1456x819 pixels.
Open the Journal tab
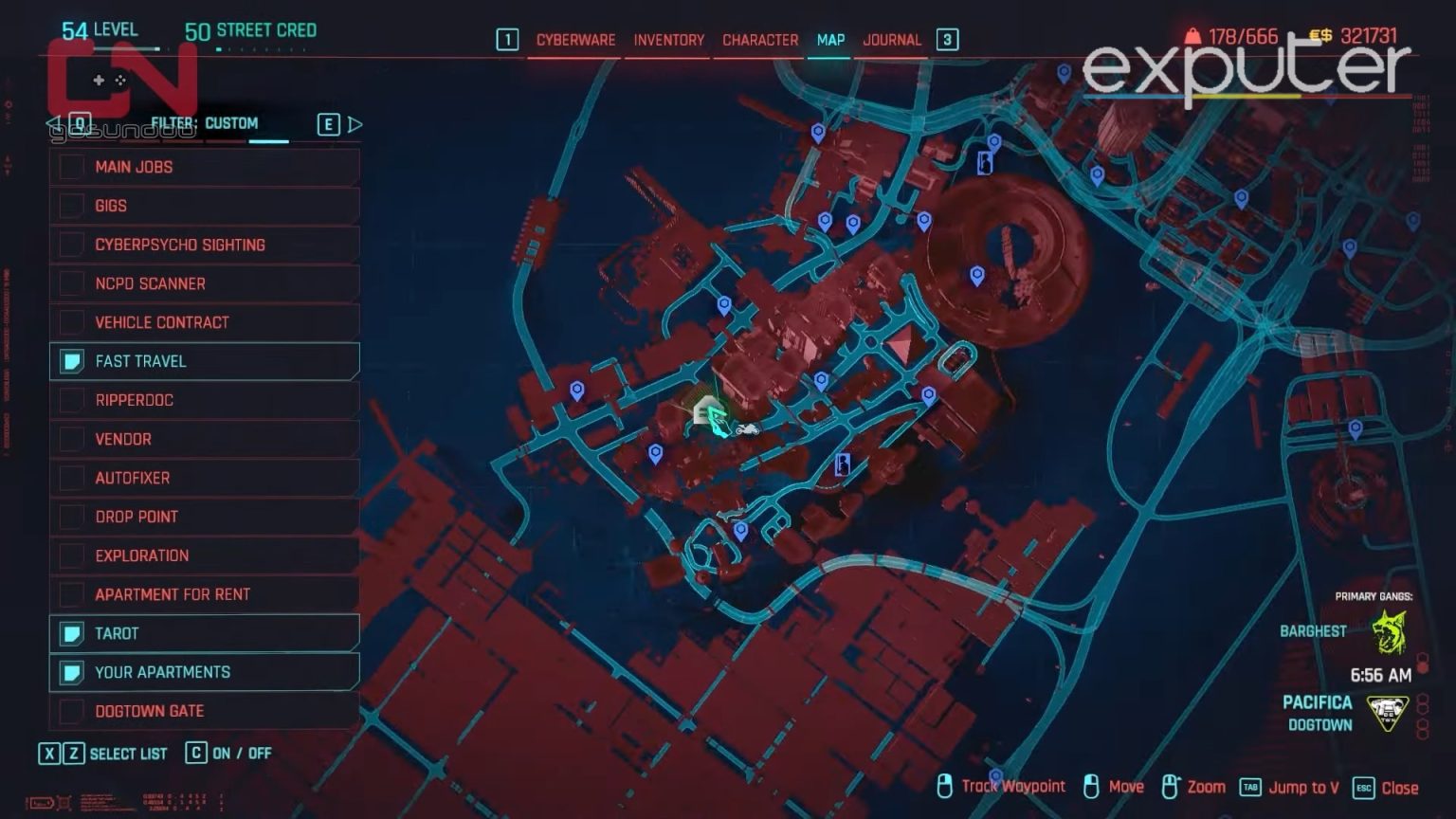pyautogui.click(x=890, y=40)
